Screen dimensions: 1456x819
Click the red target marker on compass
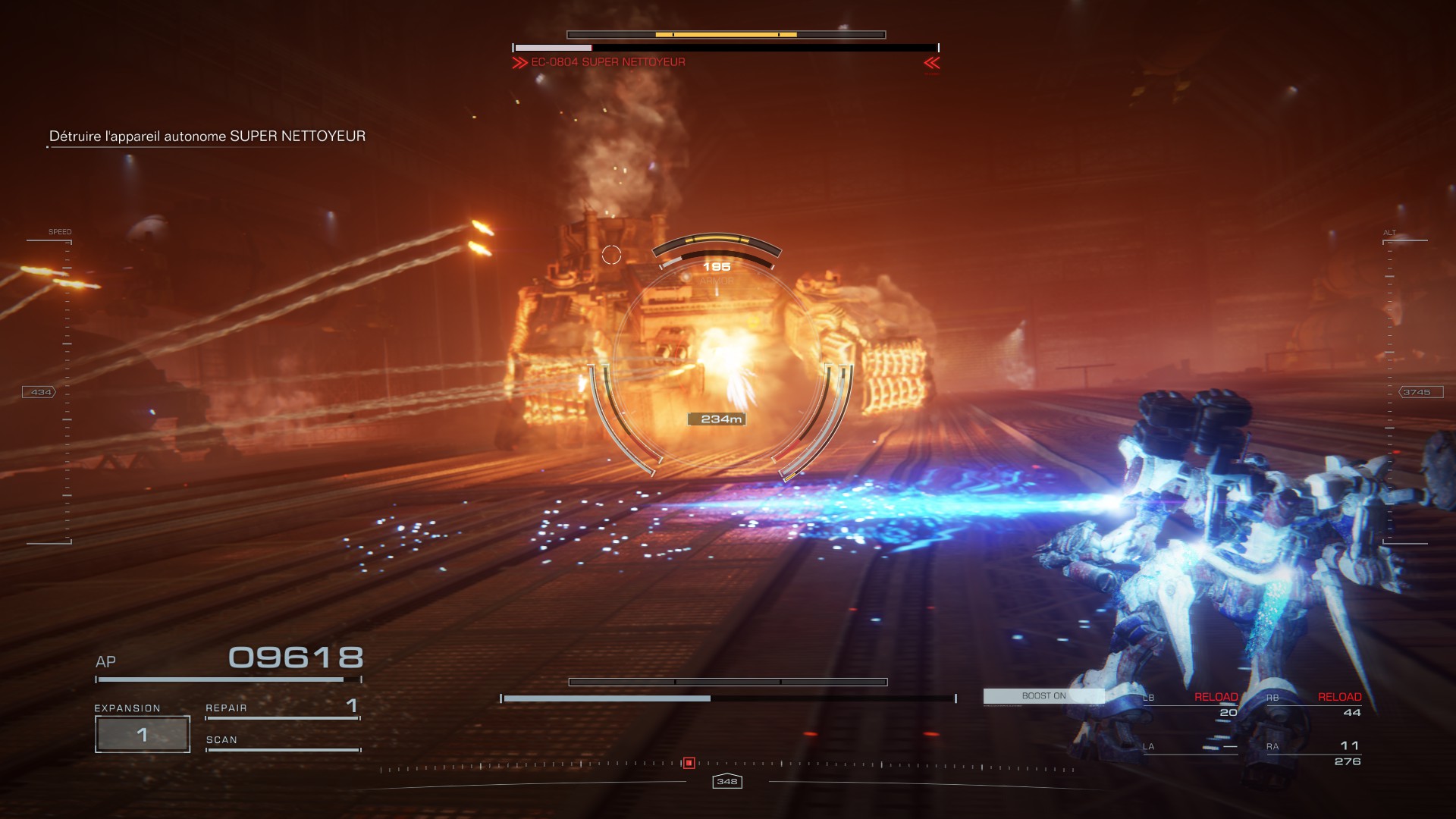click(689, 763)
